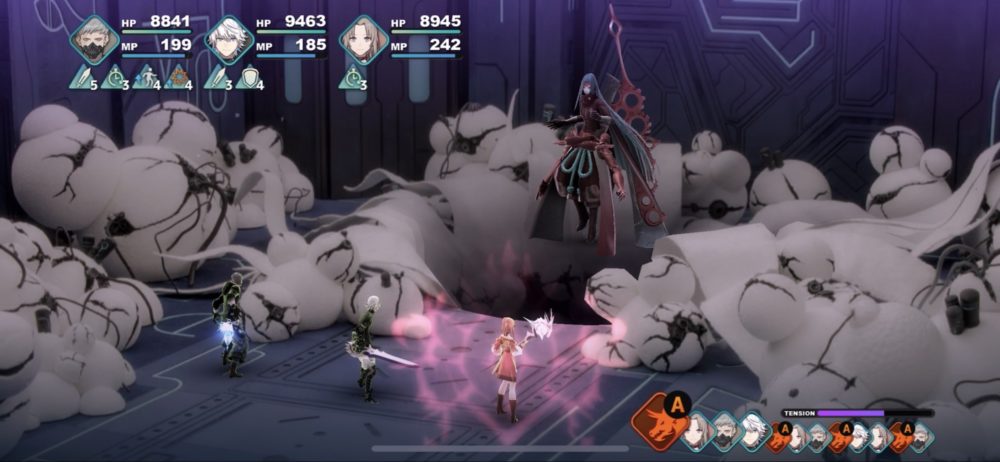1000x462 pixels.
Task: Select the brown-haired girl's party portrait
Action: (x=363, y=40)
